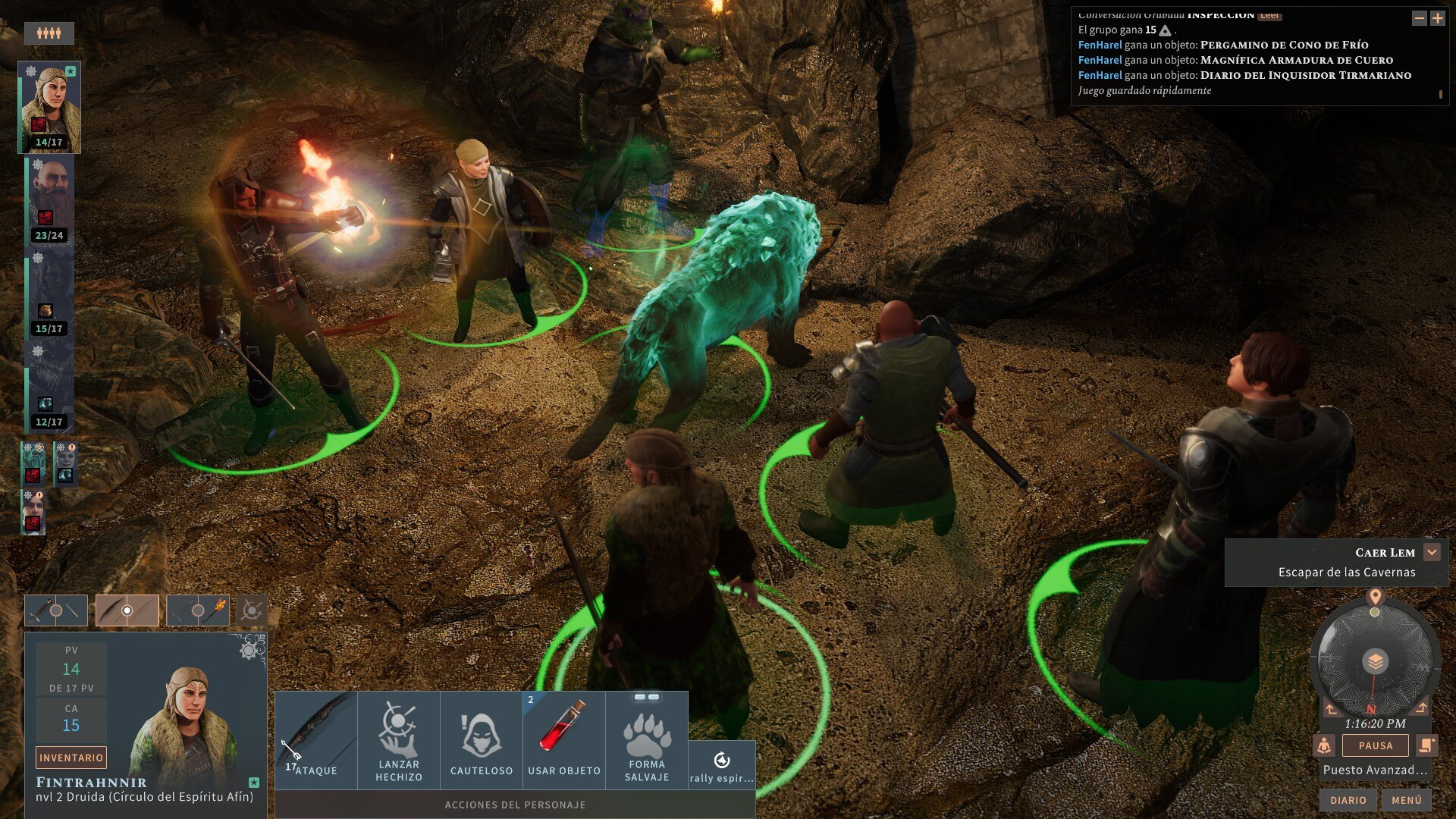This screenshot has width=1456, height=819.
Task: Activate Usar Objeto potion action
Action: [x=563, y=739]
